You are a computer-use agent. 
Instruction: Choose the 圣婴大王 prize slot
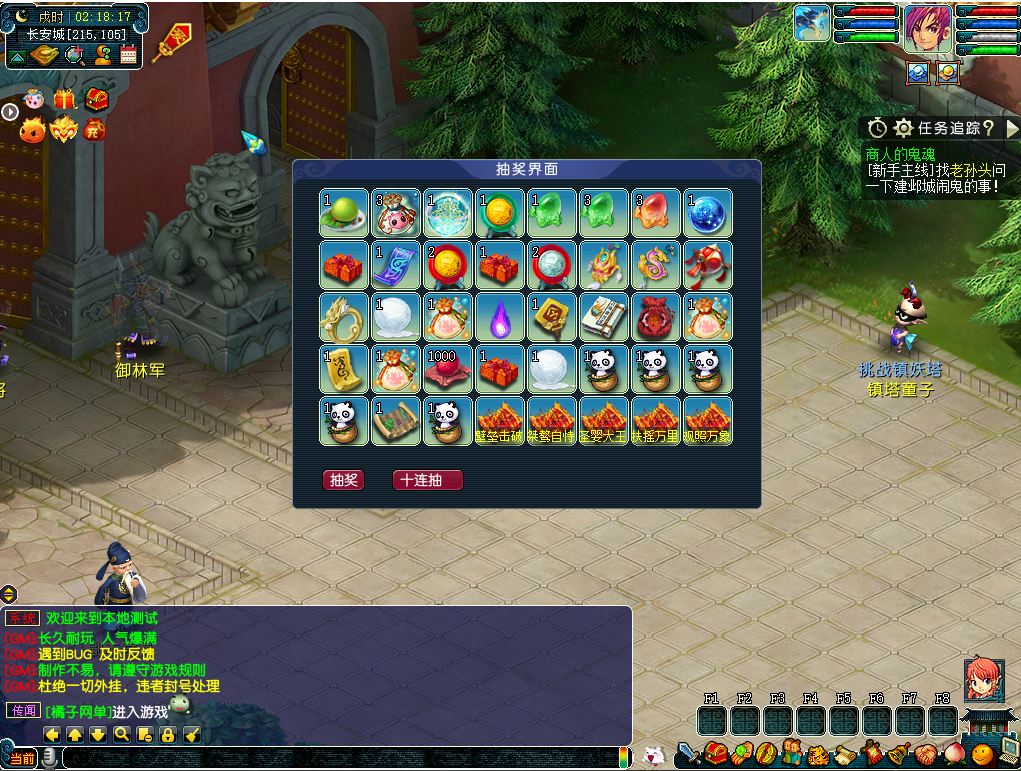603,421
